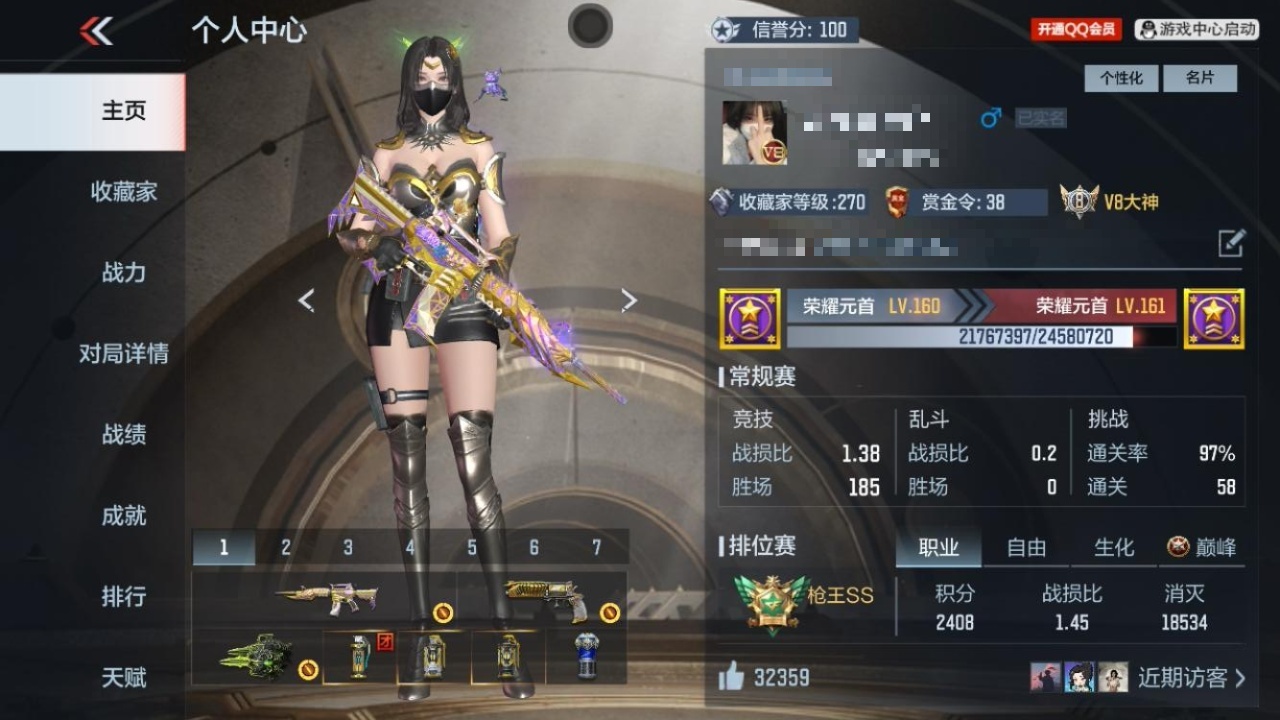Edit the profile signature with pencil icon
Screen dimensions: 1280x720
pos(1231,243)
